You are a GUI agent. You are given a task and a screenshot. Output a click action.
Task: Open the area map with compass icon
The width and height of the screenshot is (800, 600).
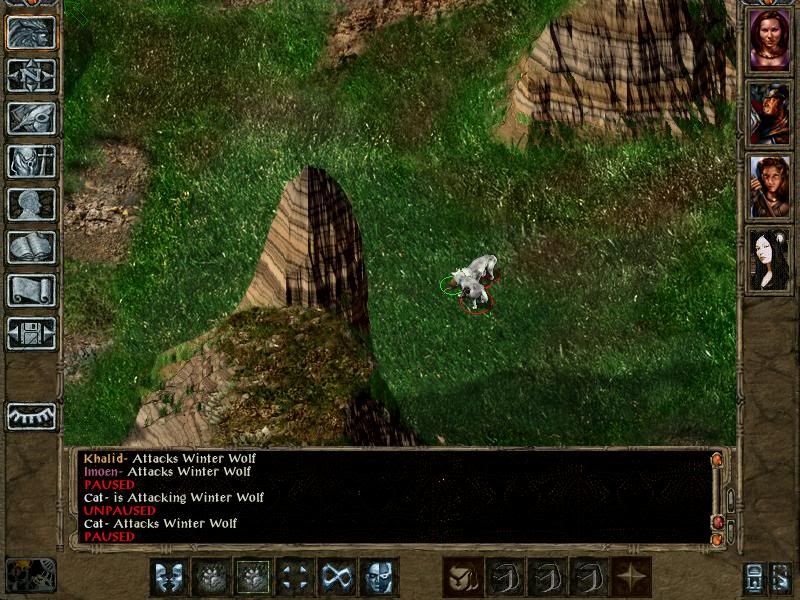(x=31, y=75)
